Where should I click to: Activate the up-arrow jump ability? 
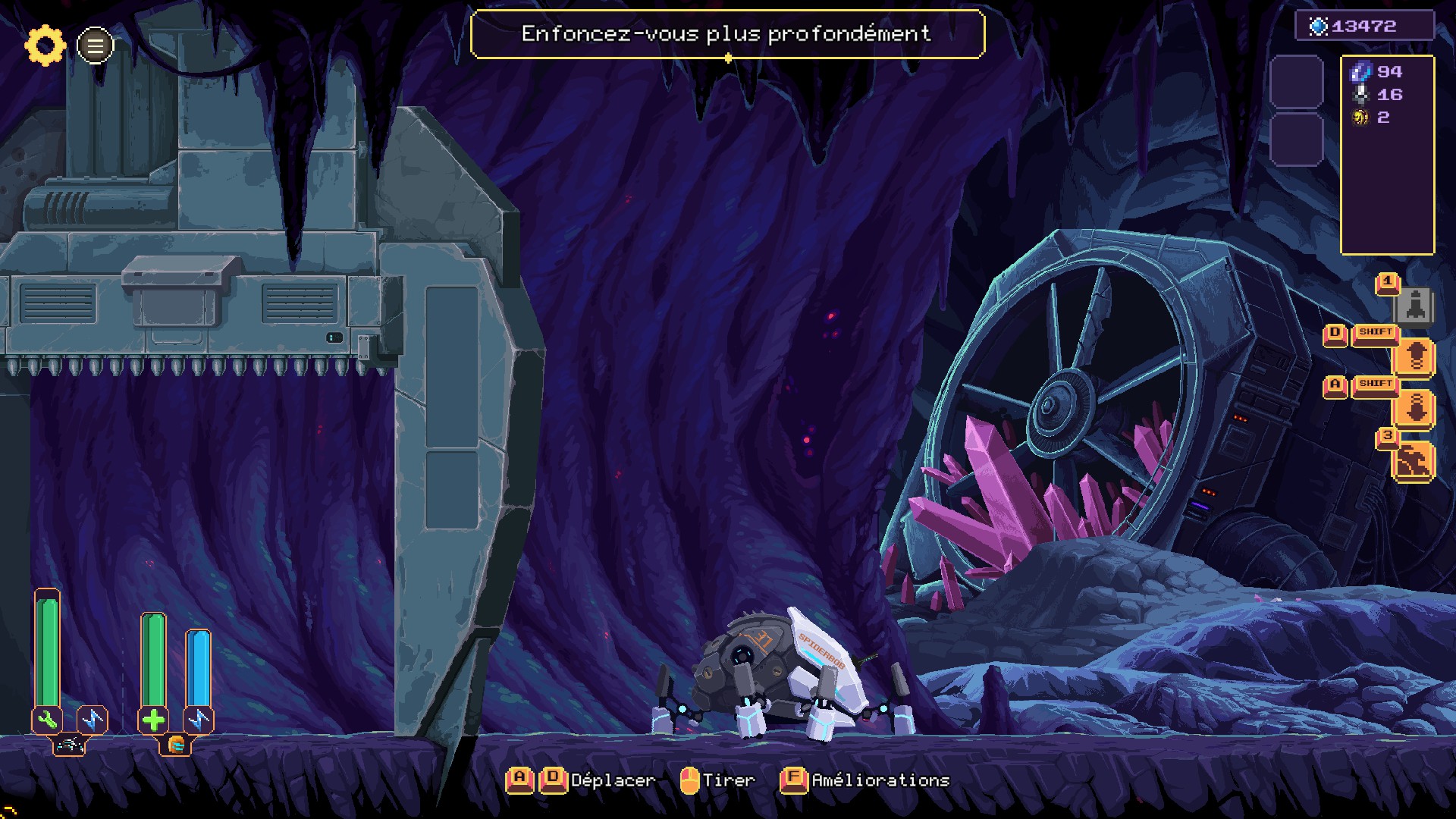(1415, 357)
